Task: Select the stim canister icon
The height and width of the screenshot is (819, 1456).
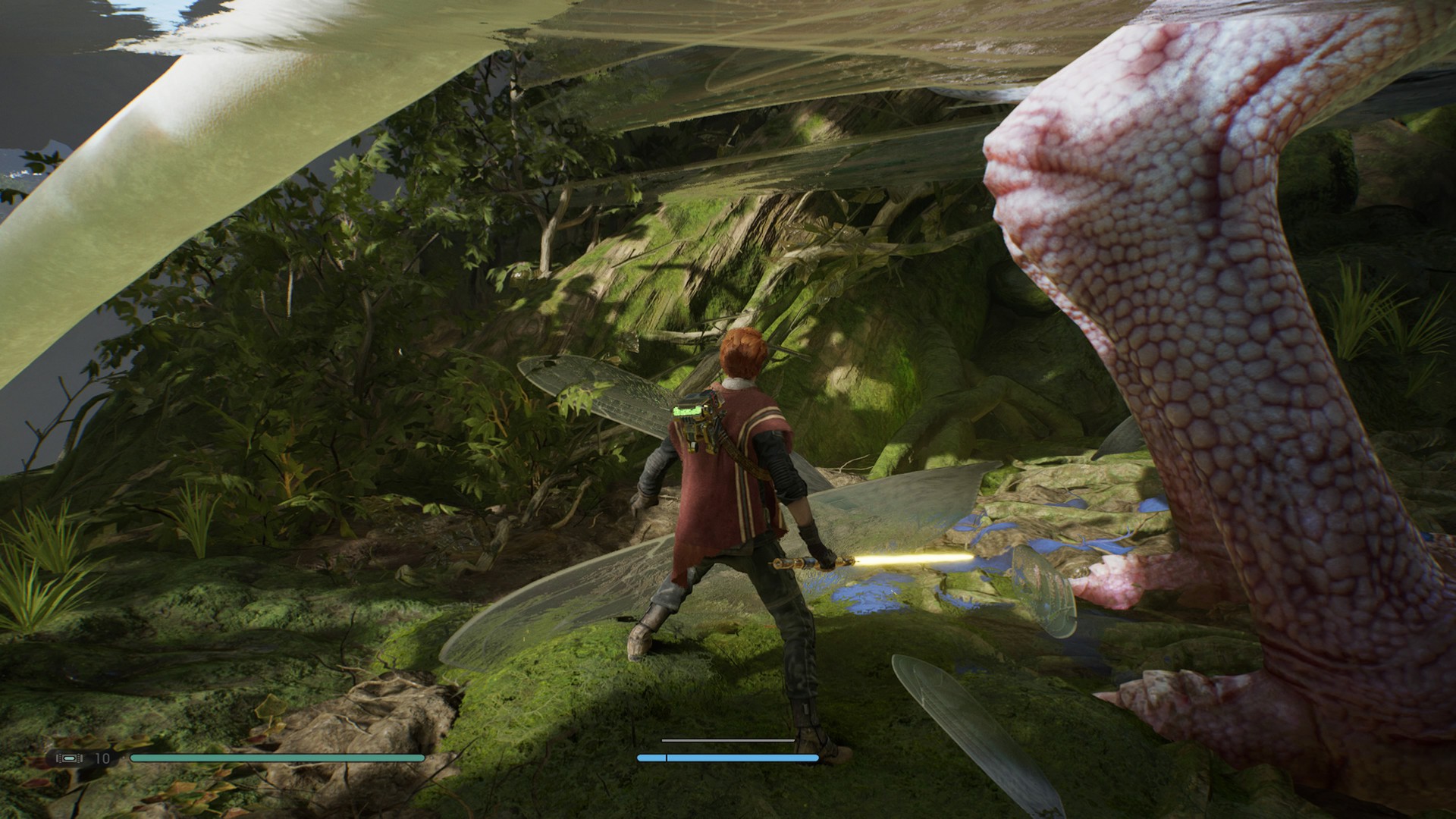Action: 70,758
